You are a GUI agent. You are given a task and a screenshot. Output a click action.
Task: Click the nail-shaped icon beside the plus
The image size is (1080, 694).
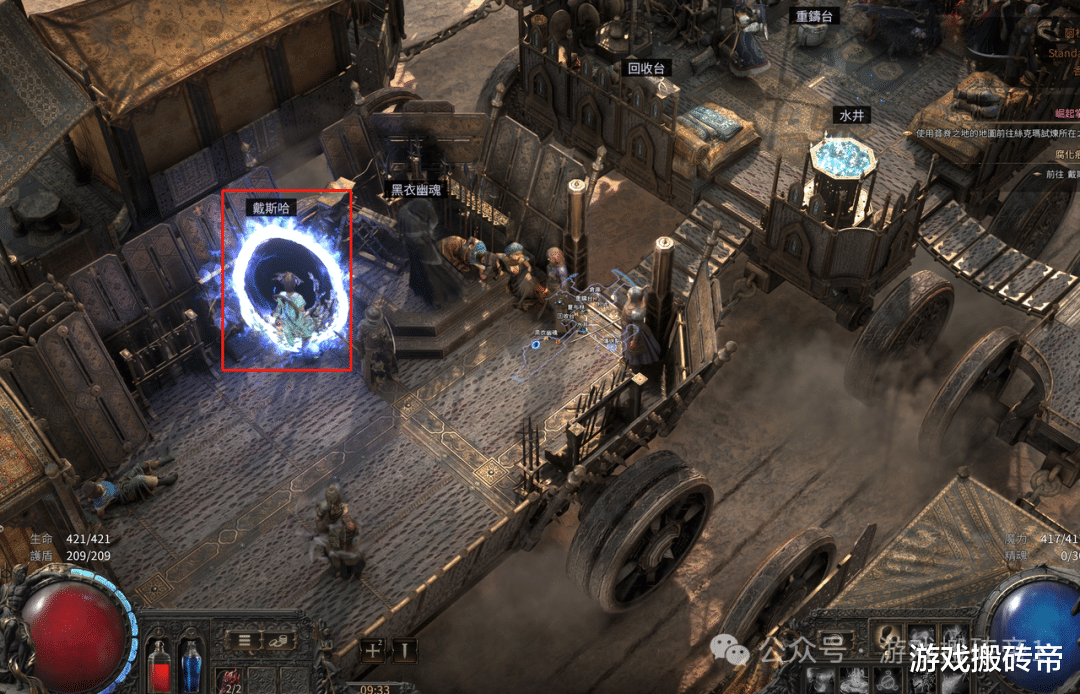pos(404,649)
